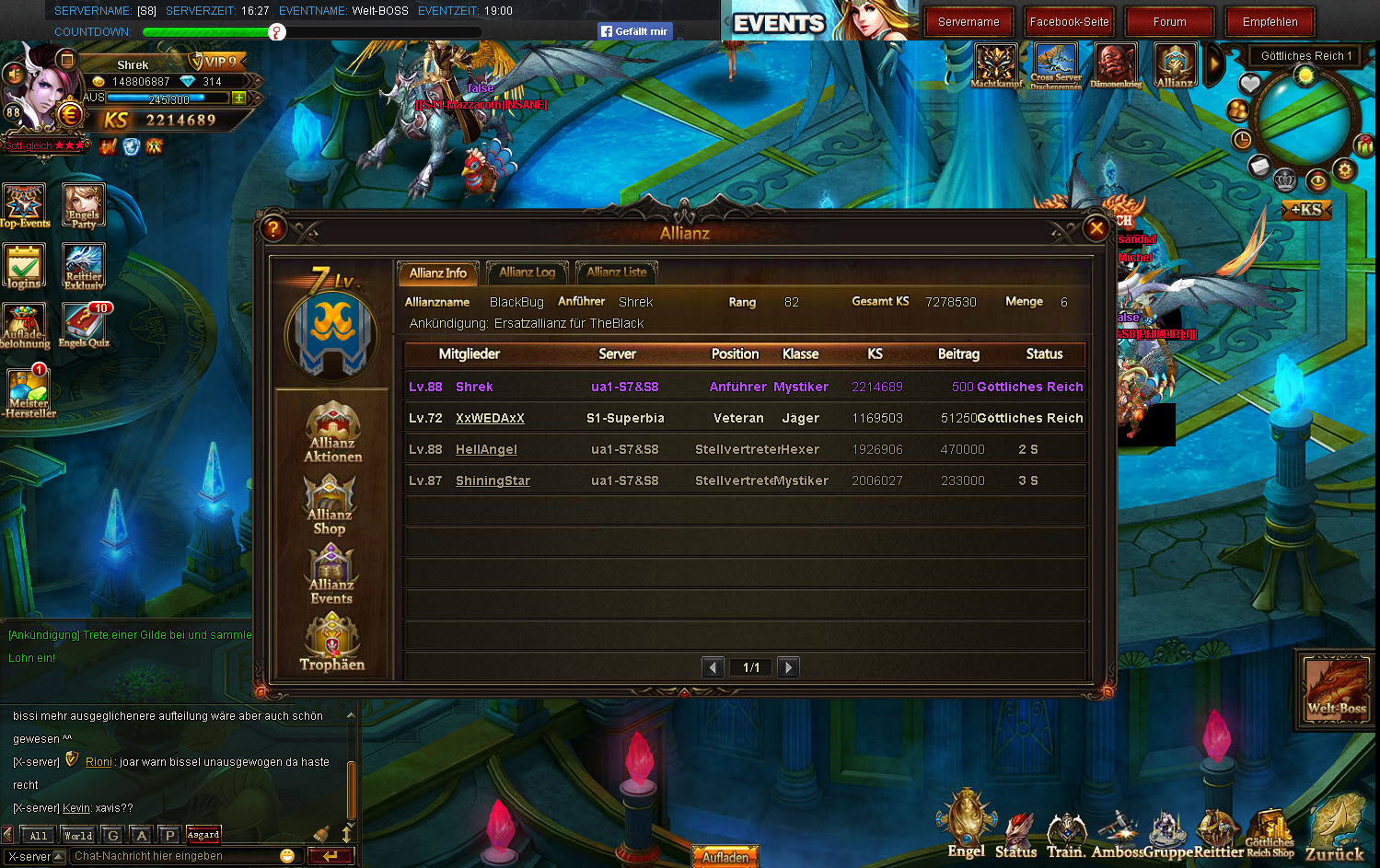This screenshot has width=1380, height=868.
Task: Click the Aufladen recharge button
Action: pyautogui.click(x=725, y=857)
